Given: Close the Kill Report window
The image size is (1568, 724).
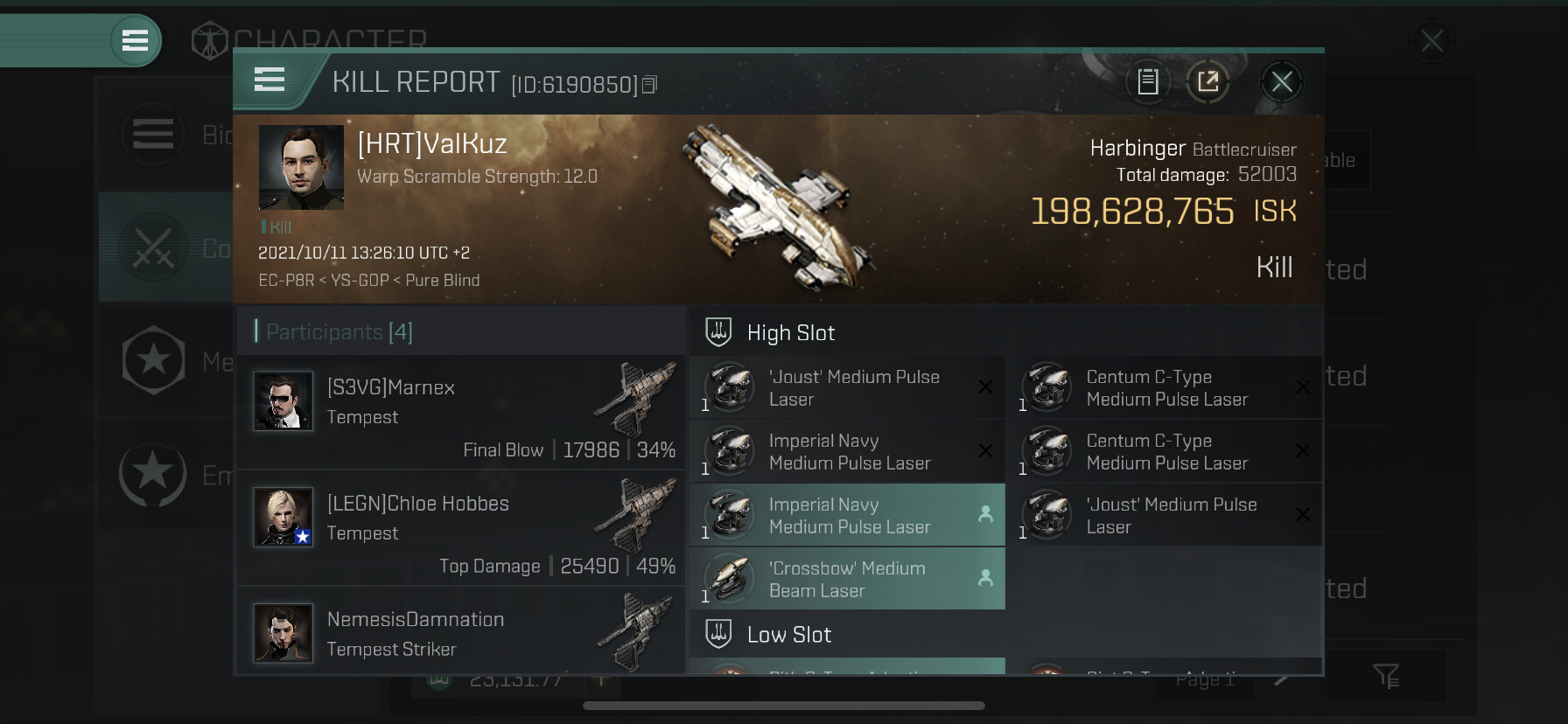Looking at the screenshot, I should (1282, 82).
